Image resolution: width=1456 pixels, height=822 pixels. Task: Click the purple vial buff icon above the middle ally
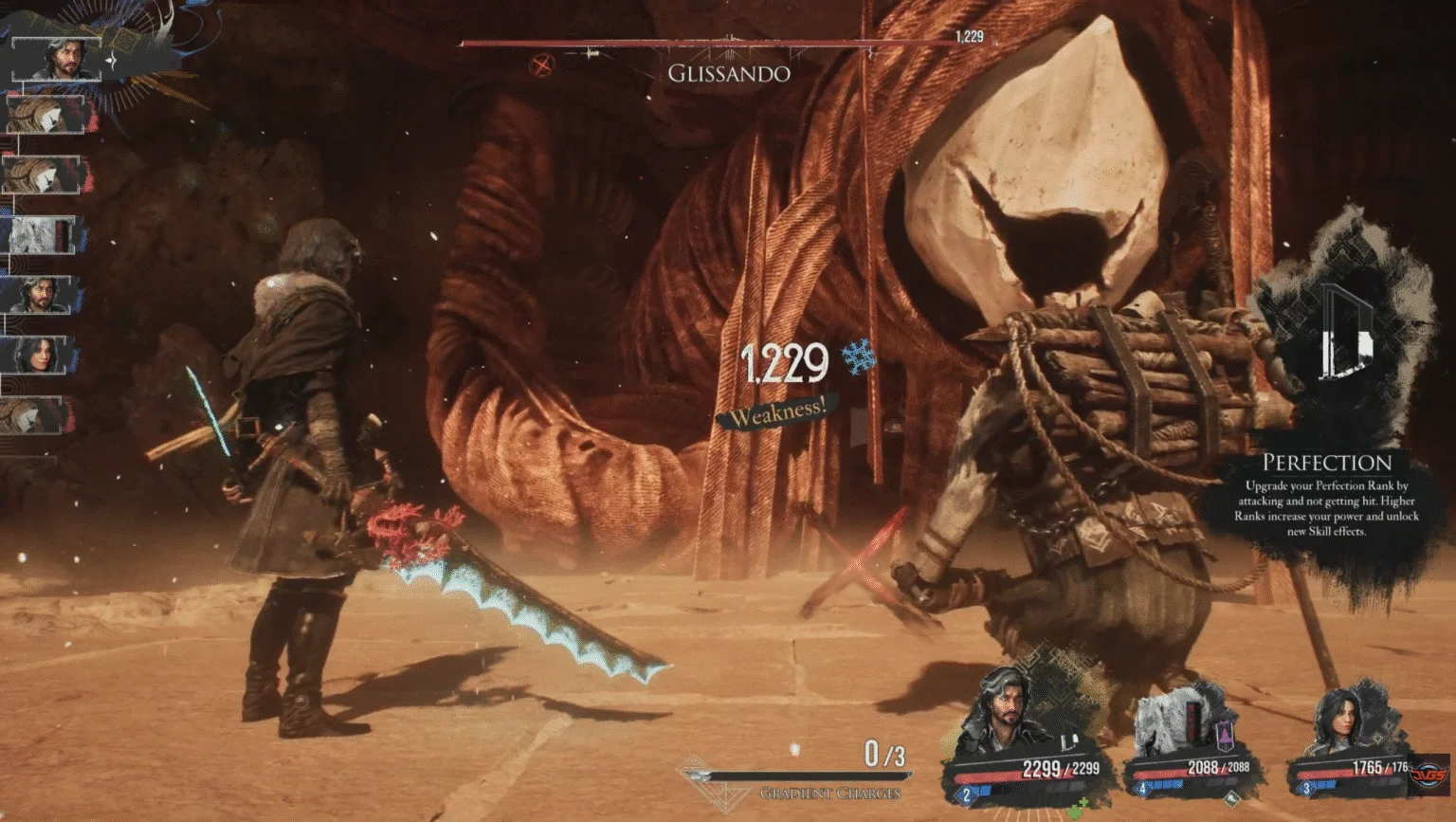[1225, 734]
